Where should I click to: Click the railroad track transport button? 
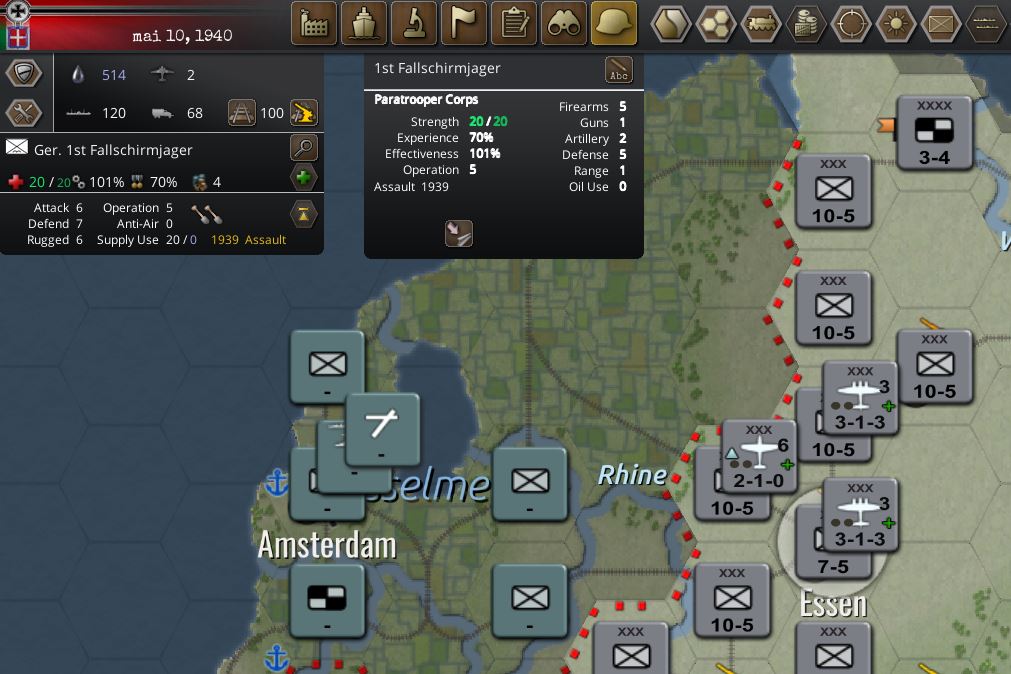coord(242,112)
